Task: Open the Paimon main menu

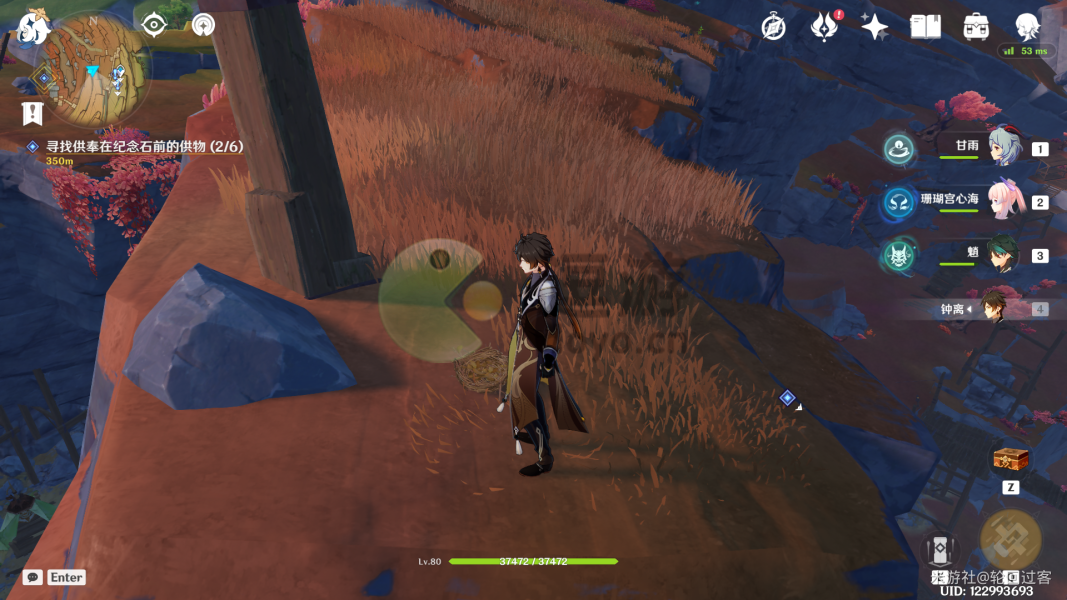Action: pos(34,27)
